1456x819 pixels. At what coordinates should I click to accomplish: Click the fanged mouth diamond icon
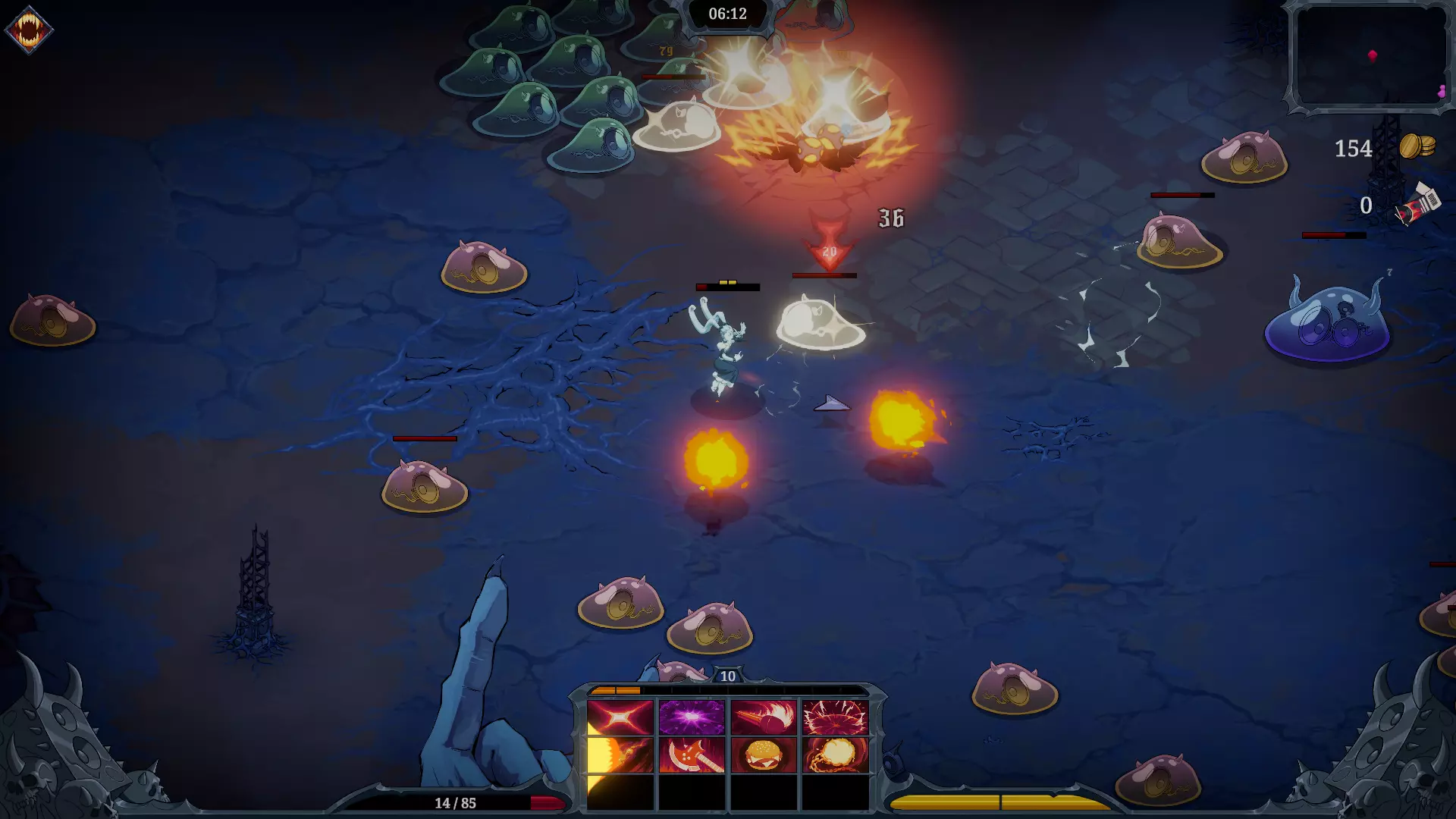click(x=29, y=30)
